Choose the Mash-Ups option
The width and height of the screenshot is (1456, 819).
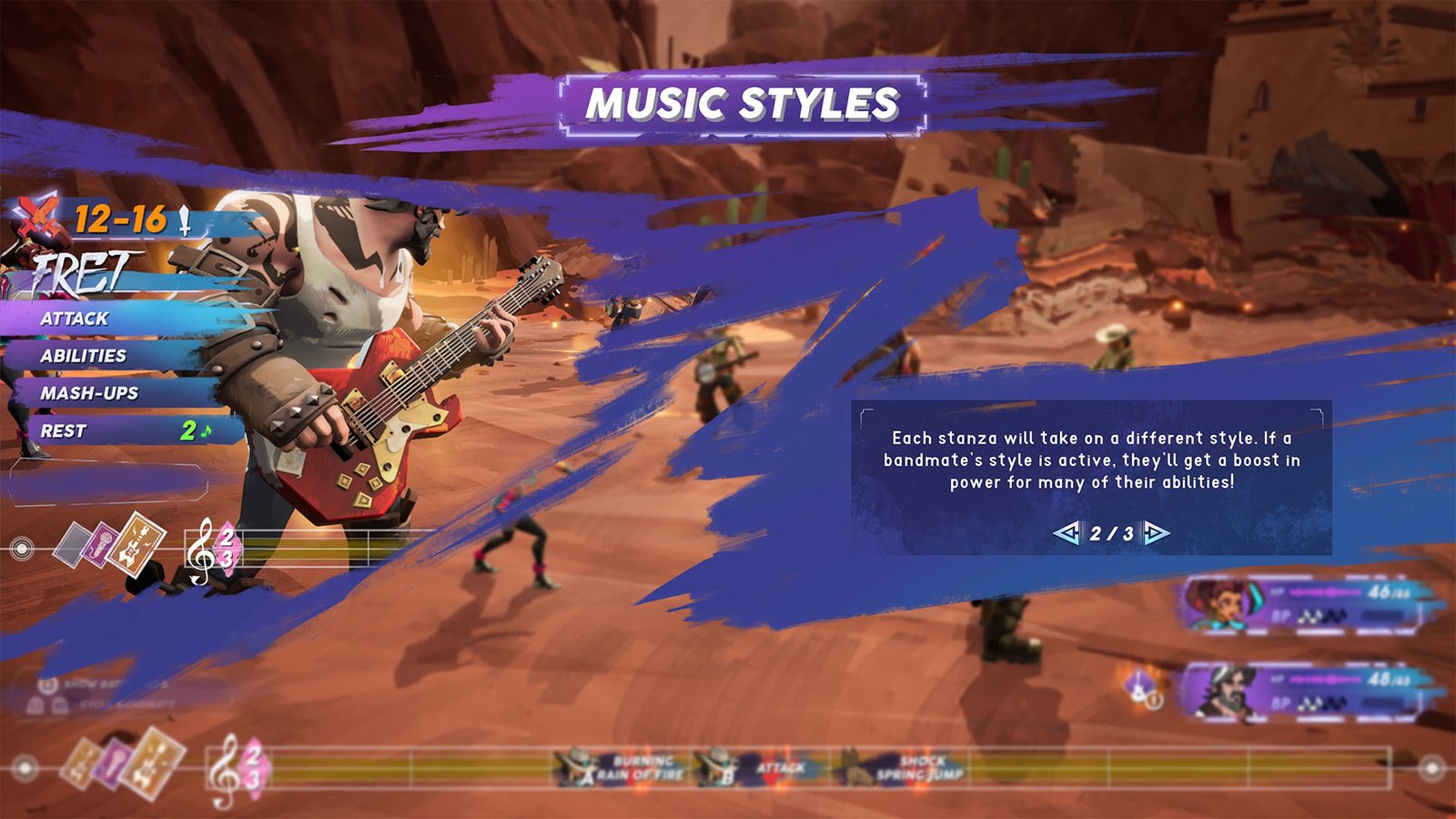(89, 393)
